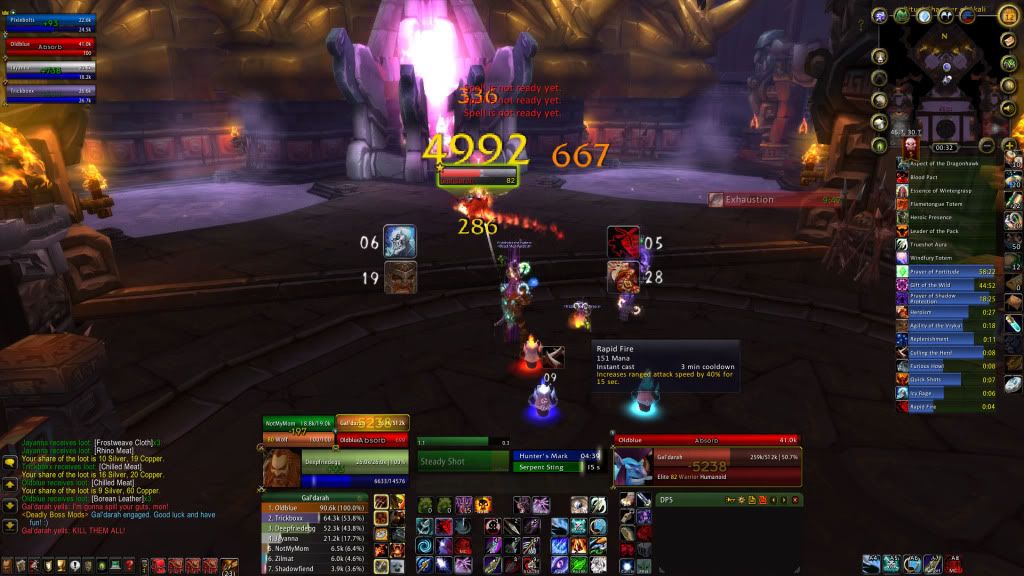Zoom out the minimap with minus button
Image resolution: width=1024 pixels, height=576 pixels.
click(985, 145)
